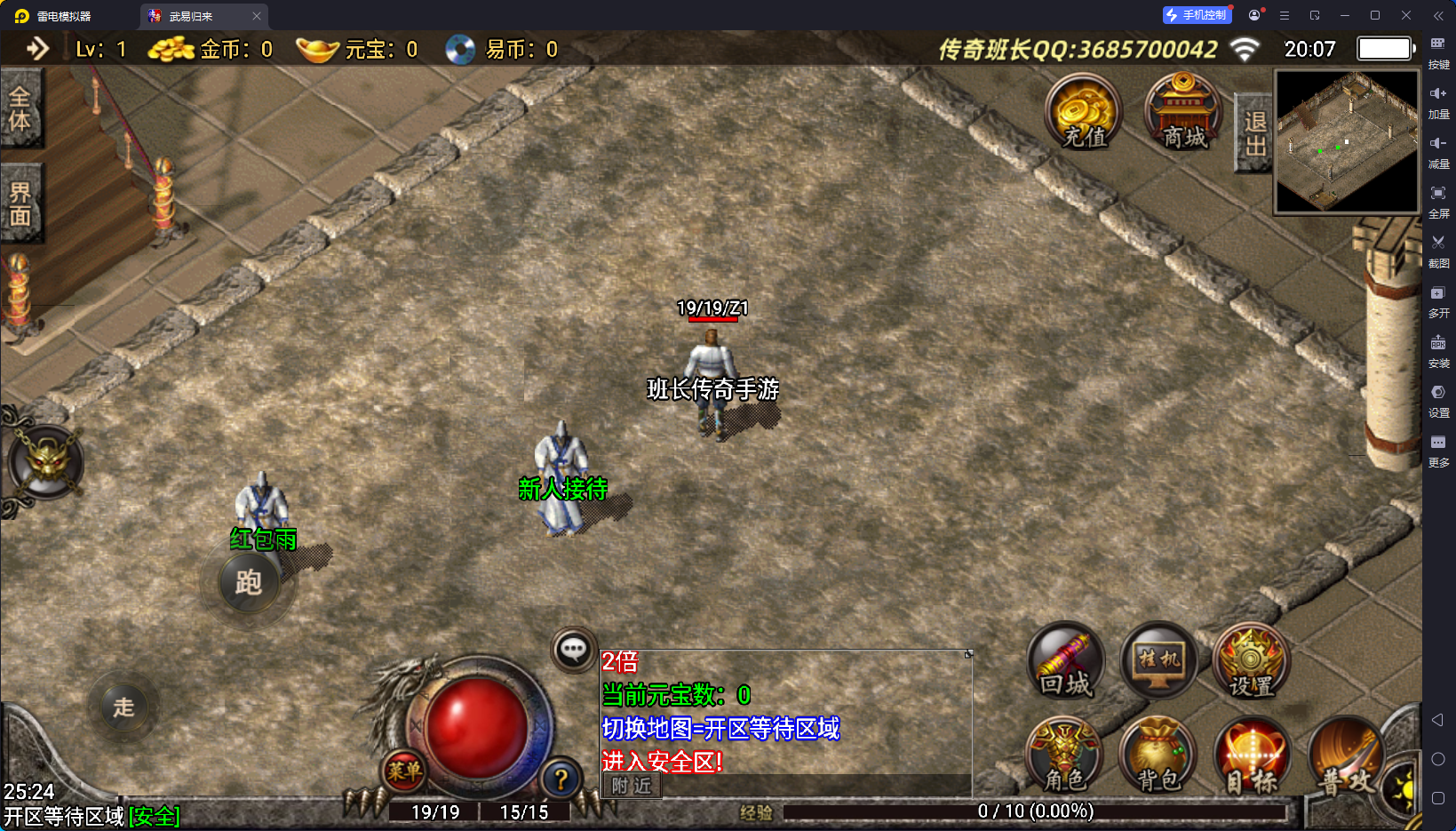Switch movement to 跑 run

(x=248, y=583)
